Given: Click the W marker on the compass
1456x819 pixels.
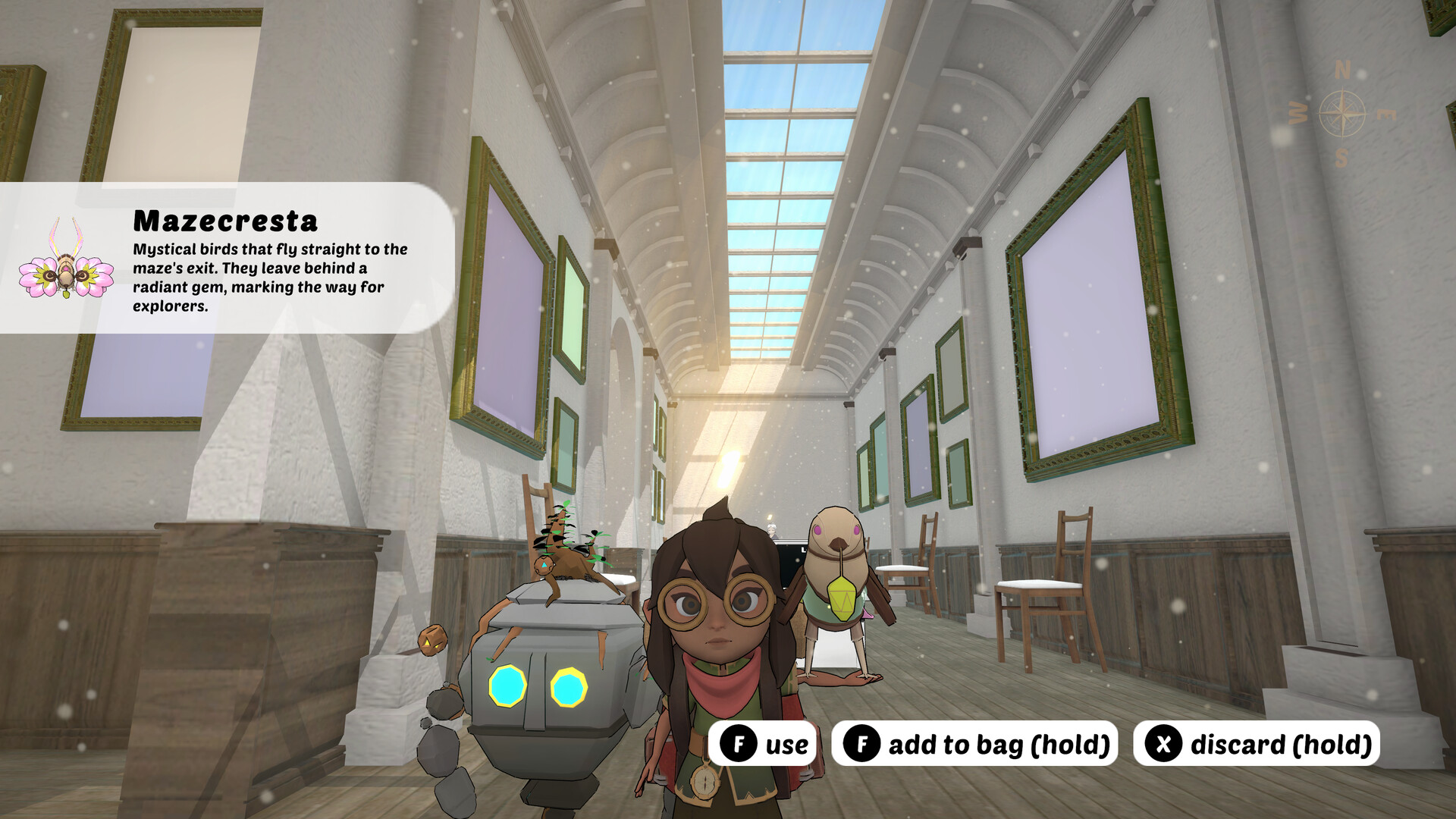Looking at the screenshot, I should [1298, 114].
